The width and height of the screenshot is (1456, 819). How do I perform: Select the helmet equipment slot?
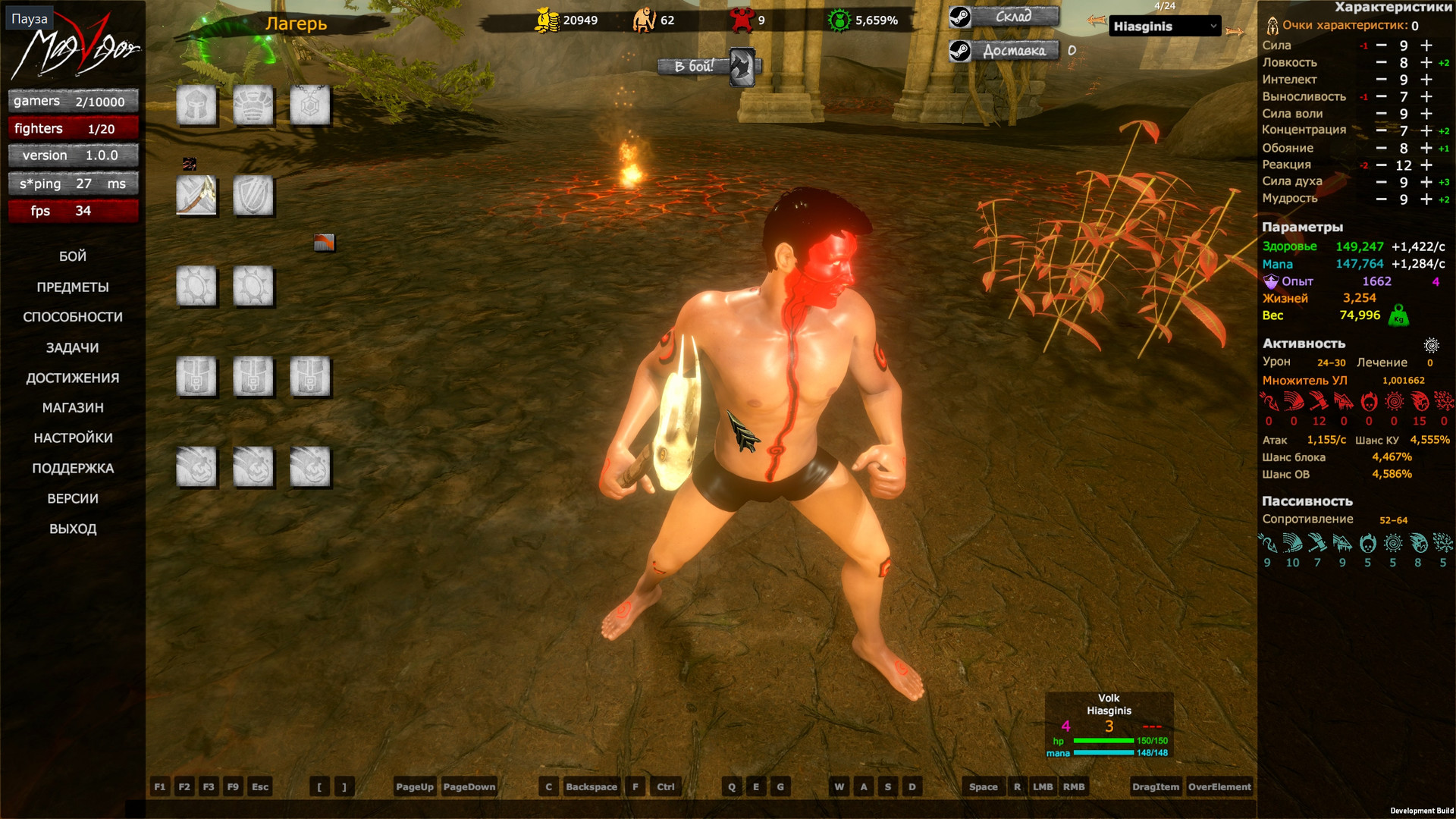tap(196, 105)
